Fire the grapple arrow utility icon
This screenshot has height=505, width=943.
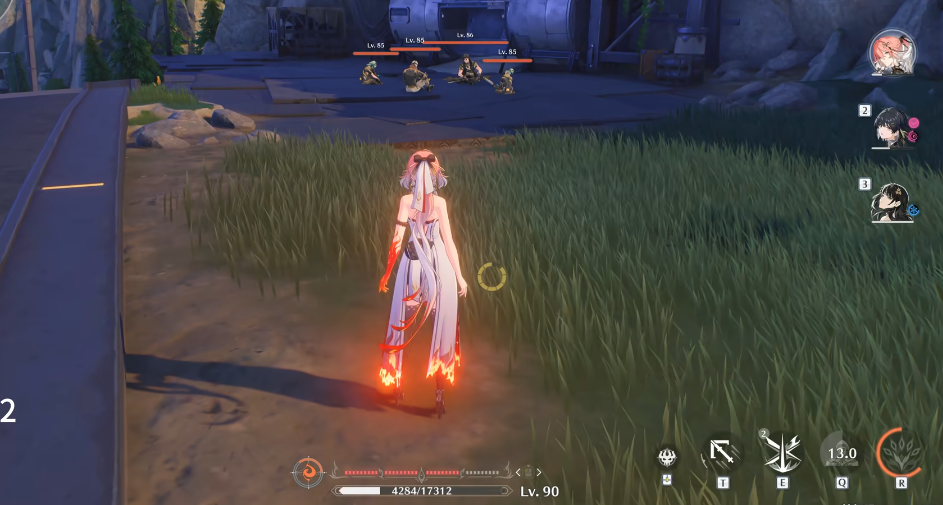[x=722, y=453]
